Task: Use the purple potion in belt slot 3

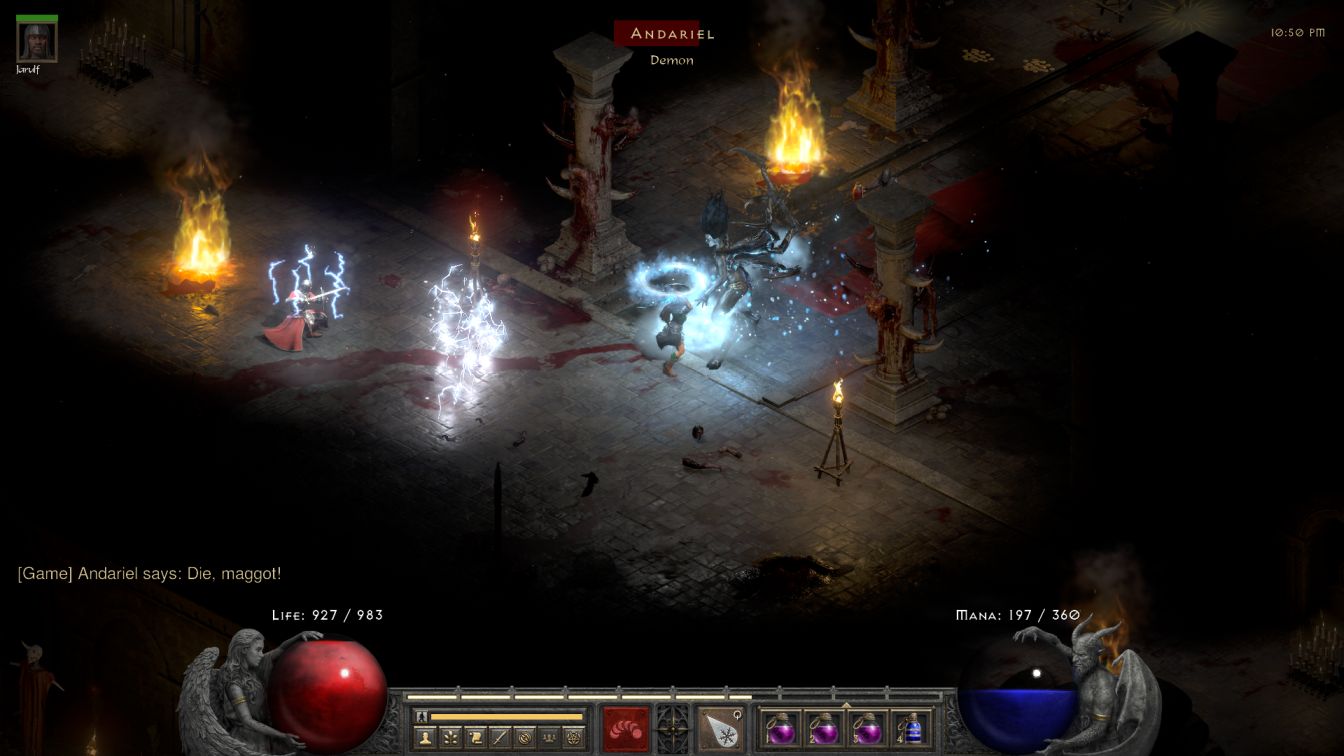Action: point(868,728)
